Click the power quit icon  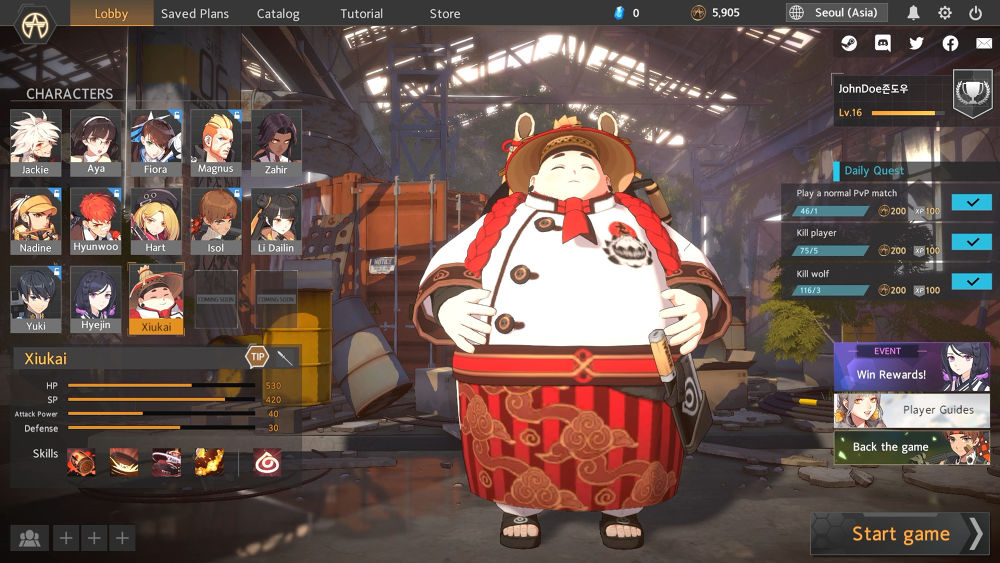click(x=976, y=13)
